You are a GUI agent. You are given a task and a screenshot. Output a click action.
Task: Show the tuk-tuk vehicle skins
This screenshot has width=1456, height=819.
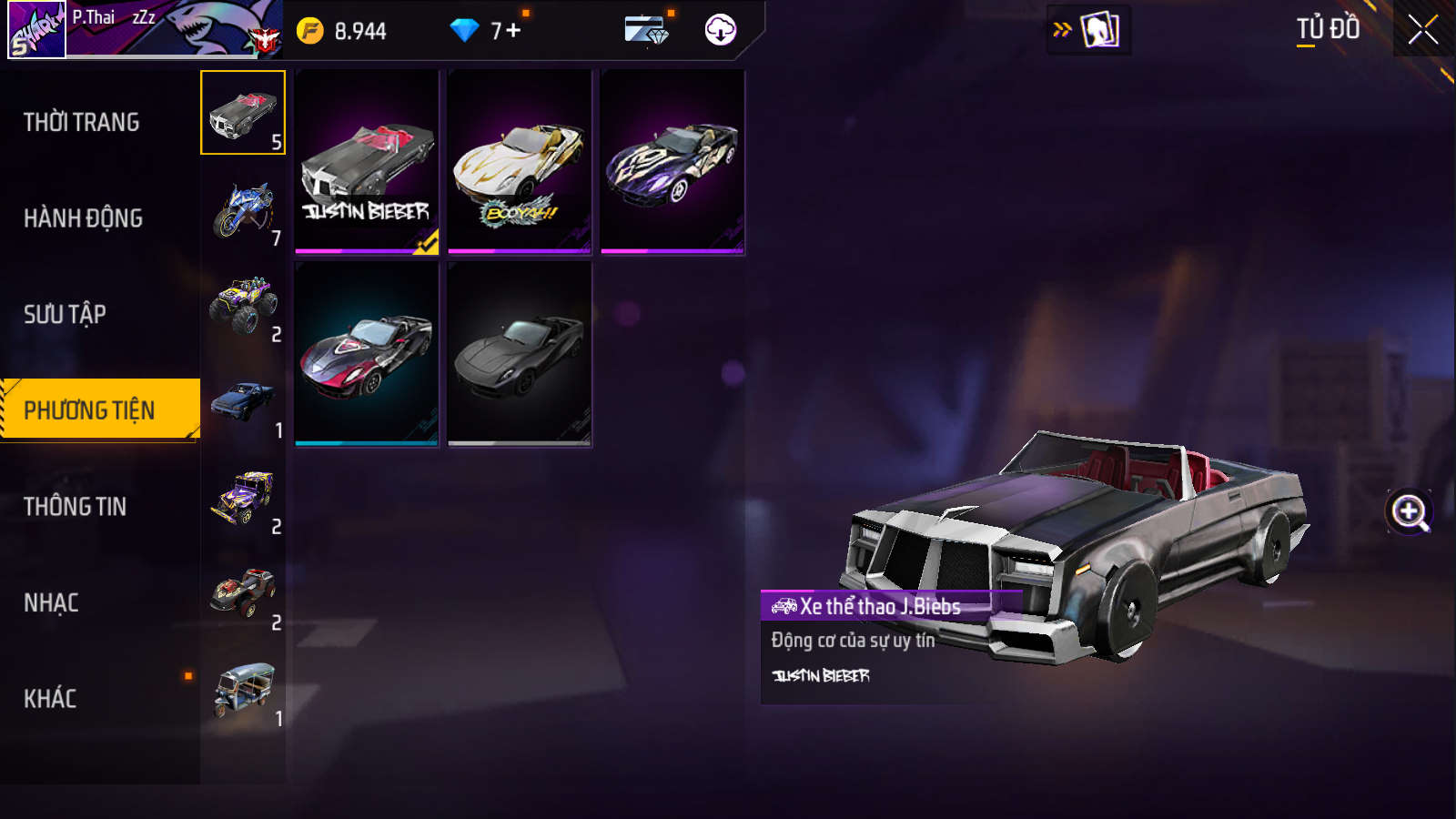(243, 692)
